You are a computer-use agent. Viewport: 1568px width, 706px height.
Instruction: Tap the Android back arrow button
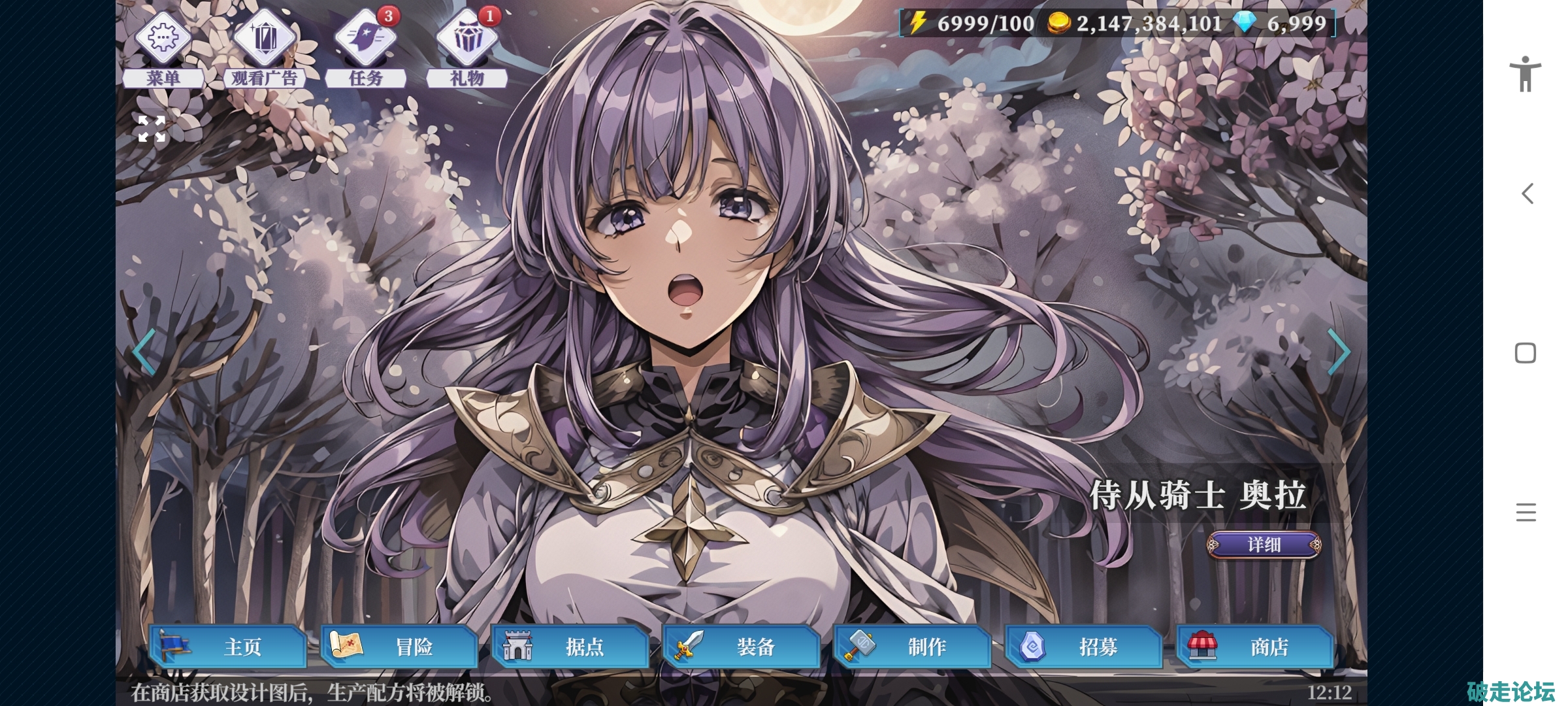coord(1526,193)
